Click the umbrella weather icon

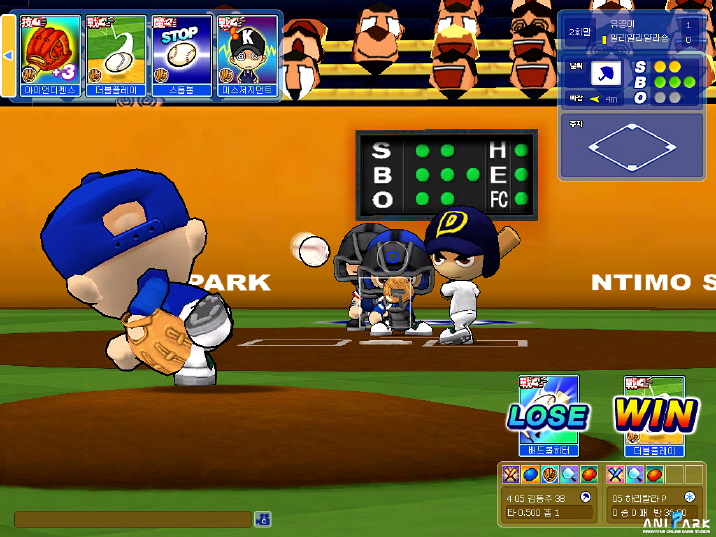point(605,73)
